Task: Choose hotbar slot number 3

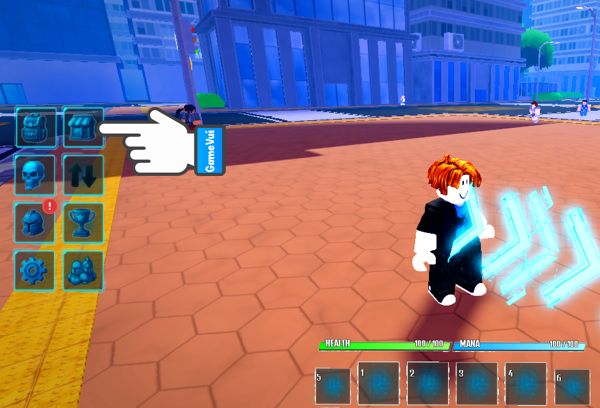Action: tap(477, 384)
